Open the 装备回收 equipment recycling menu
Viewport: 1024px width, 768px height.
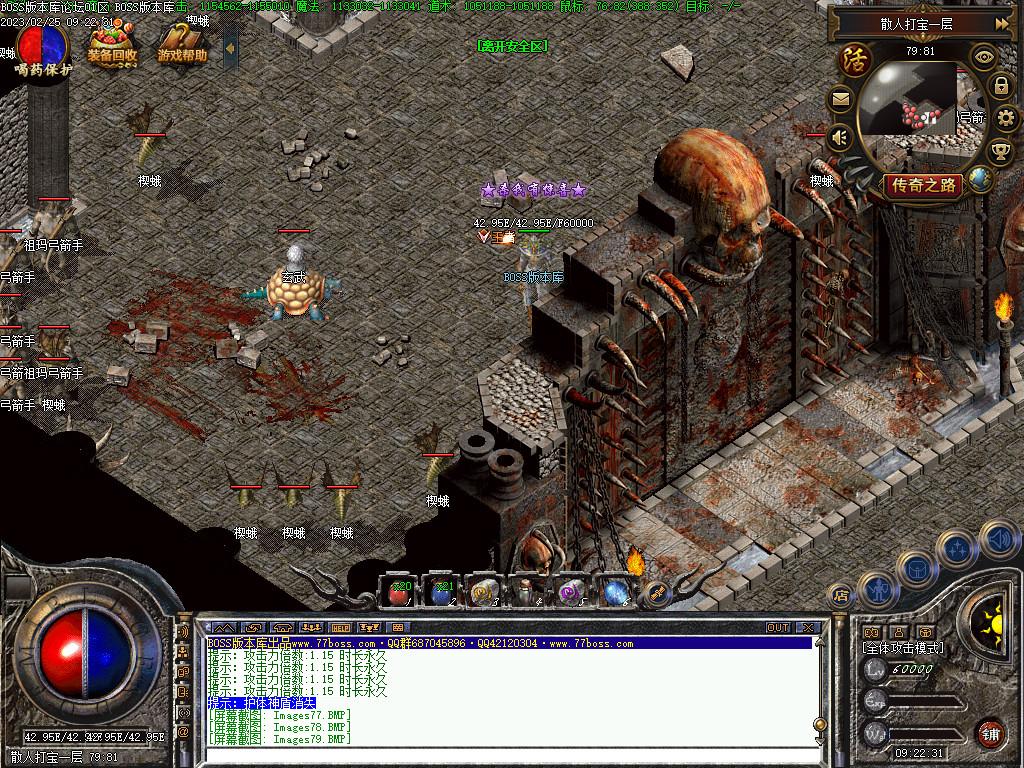coord(112,44)
